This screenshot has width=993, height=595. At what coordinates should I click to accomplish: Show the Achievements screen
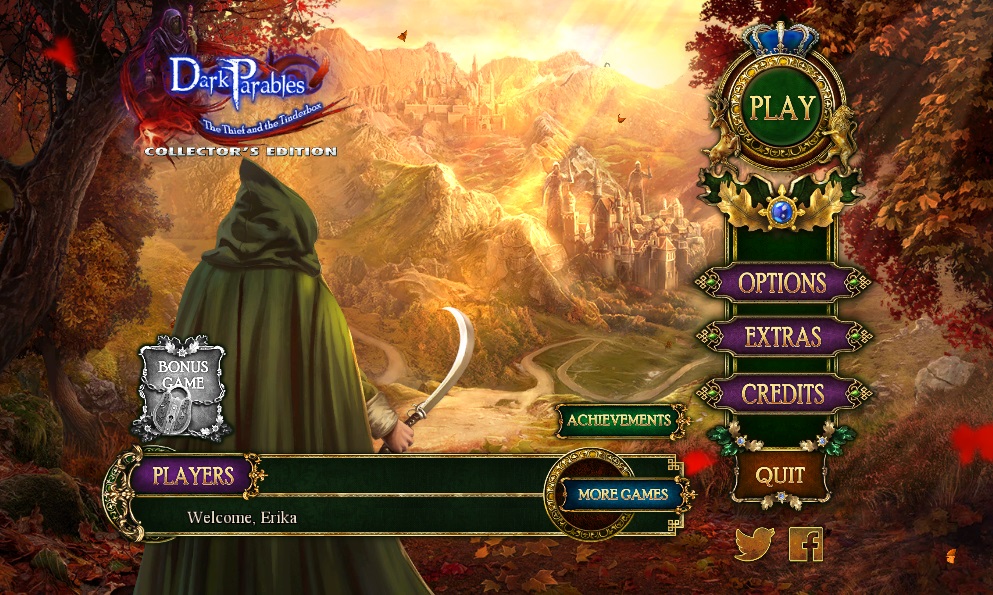[619, 420]
